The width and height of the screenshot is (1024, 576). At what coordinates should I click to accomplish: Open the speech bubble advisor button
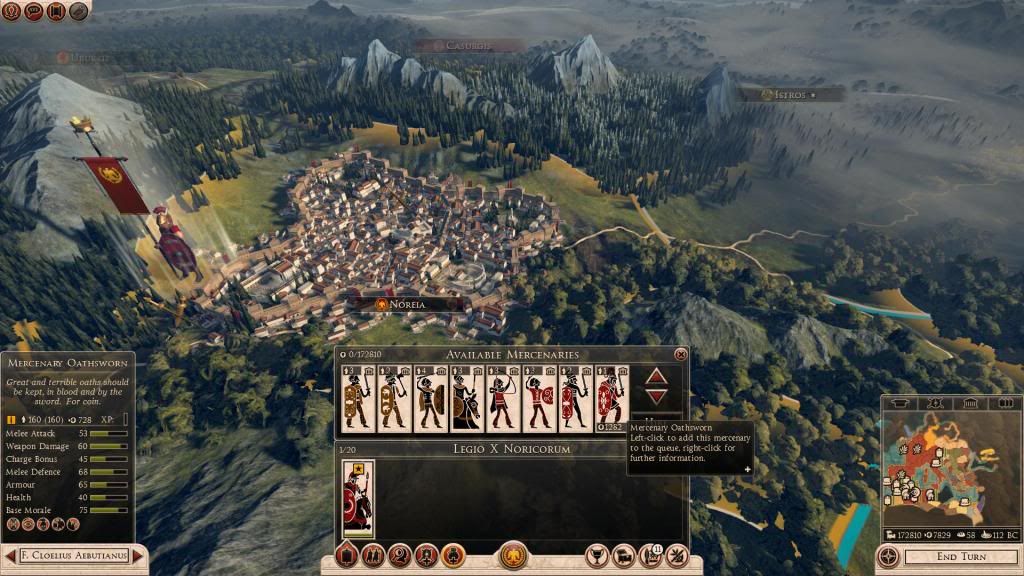pos(34,10)
